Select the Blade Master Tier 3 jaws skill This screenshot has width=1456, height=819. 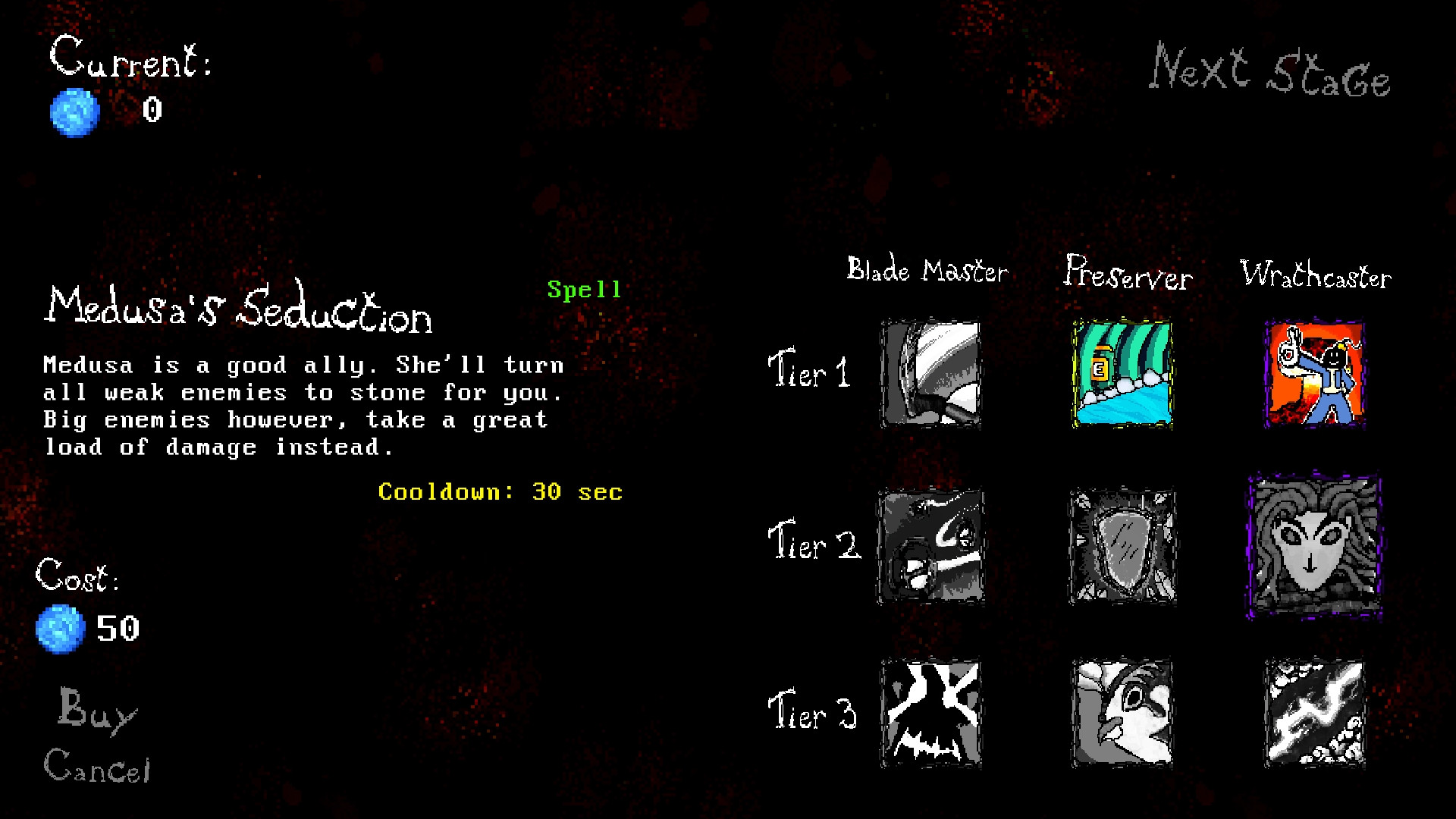(930, 714)
